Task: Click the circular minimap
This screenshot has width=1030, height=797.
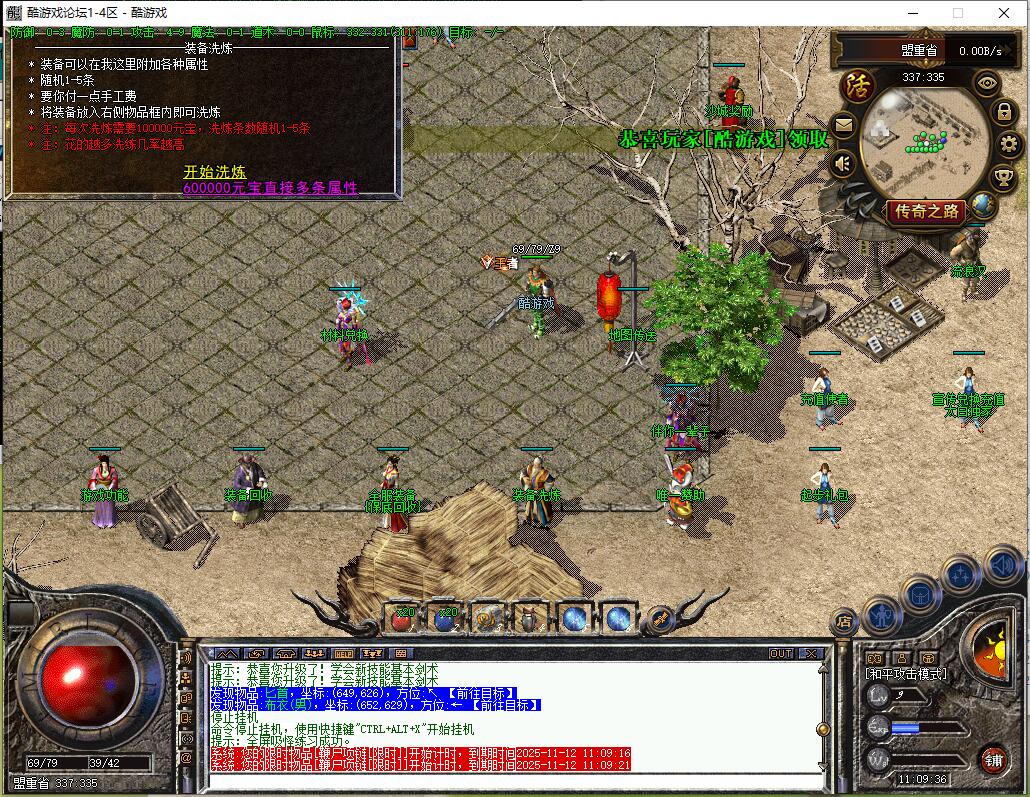Action: click(x=923, y=140)
